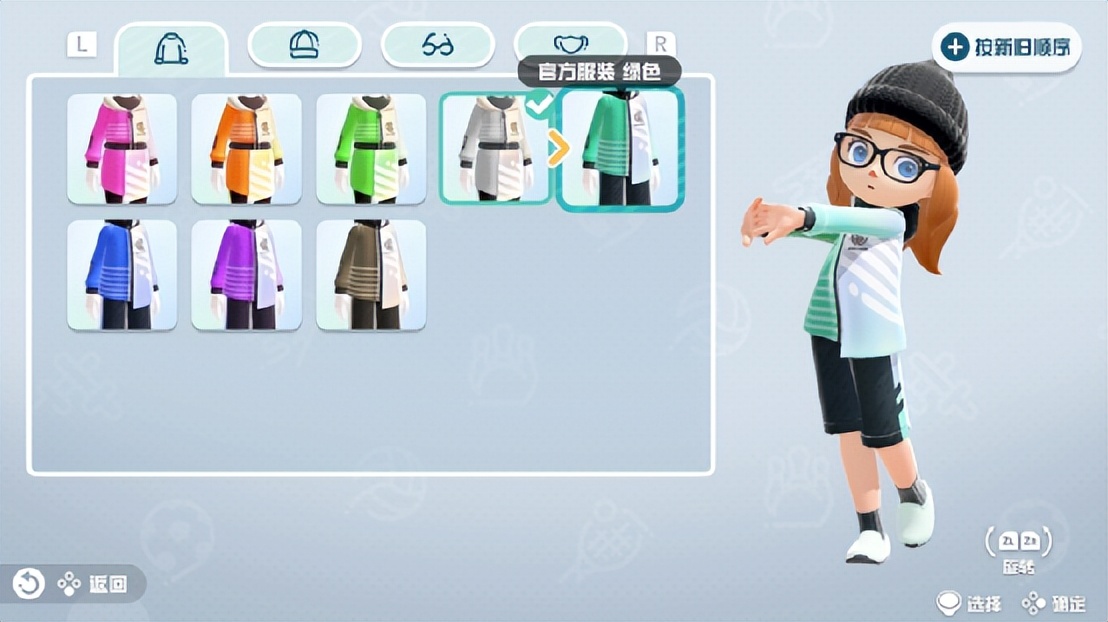Click the 按新旧顺序 sort button
1108x622 pixels.
[1007, 47]
